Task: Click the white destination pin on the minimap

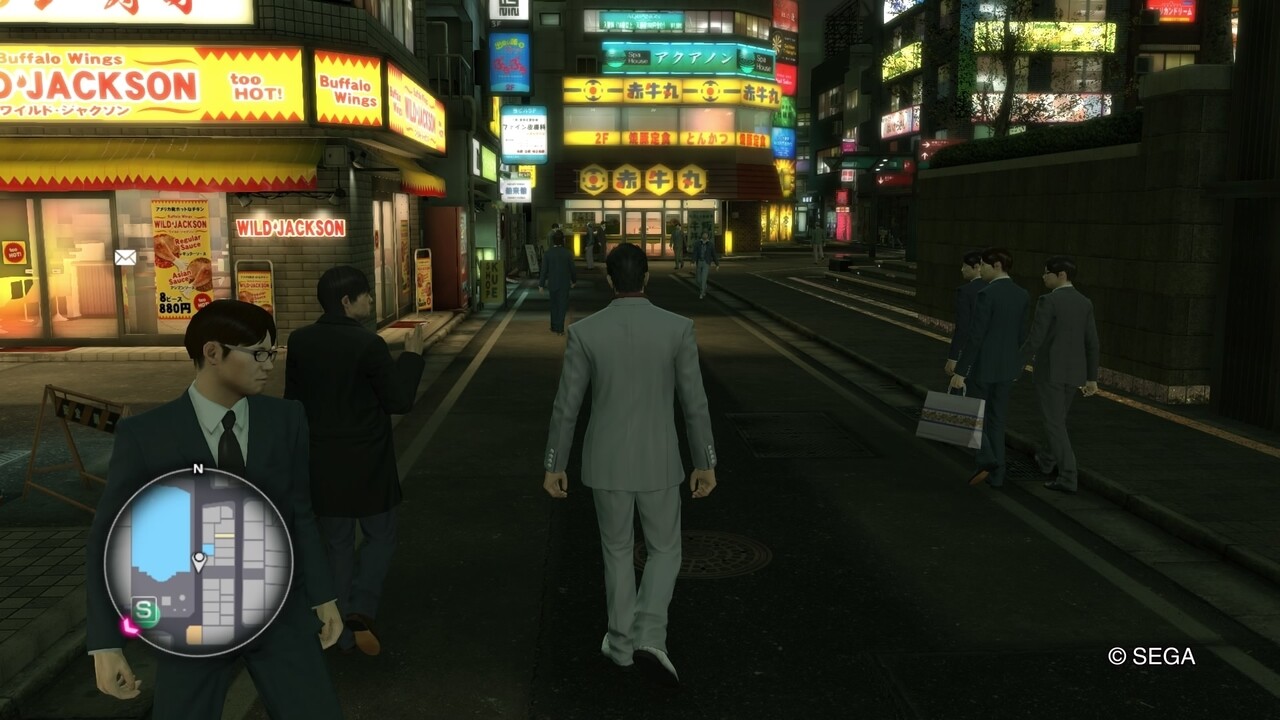Action: pos(199,559)
